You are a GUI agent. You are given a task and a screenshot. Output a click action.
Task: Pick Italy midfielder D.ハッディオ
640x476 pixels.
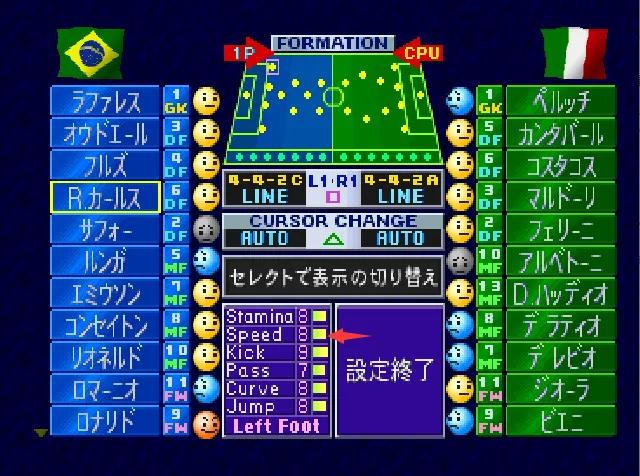coord(553,293)
